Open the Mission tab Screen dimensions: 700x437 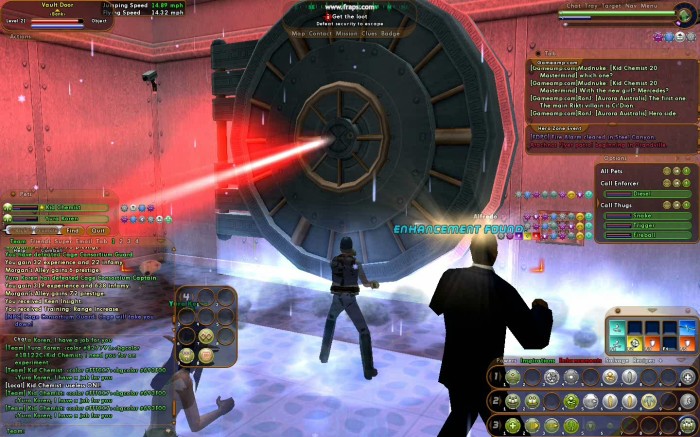(x=348, y=33)
